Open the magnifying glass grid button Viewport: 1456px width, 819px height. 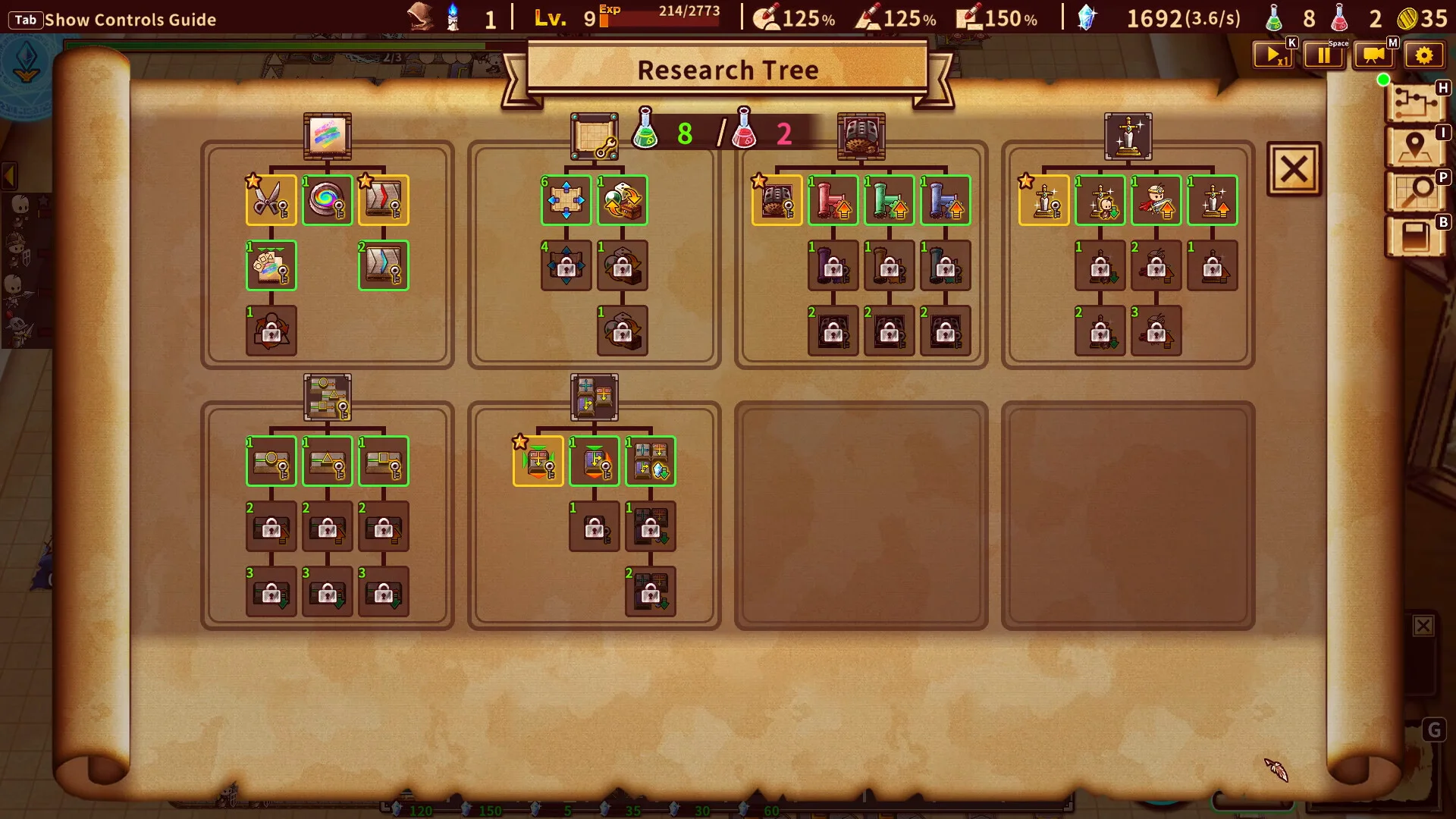[x=1415, y=191]
